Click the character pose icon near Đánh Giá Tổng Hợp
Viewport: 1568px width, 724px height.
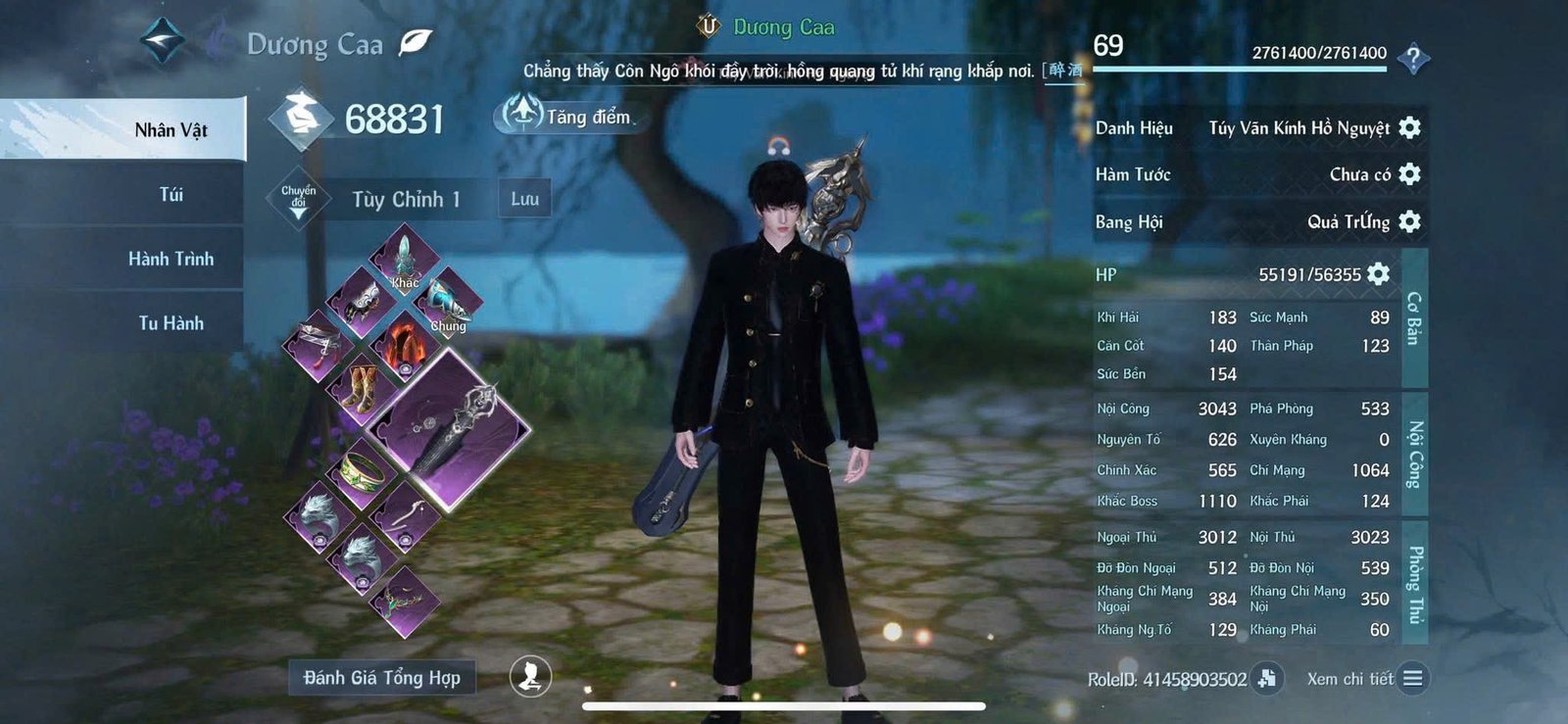(528, 677)
